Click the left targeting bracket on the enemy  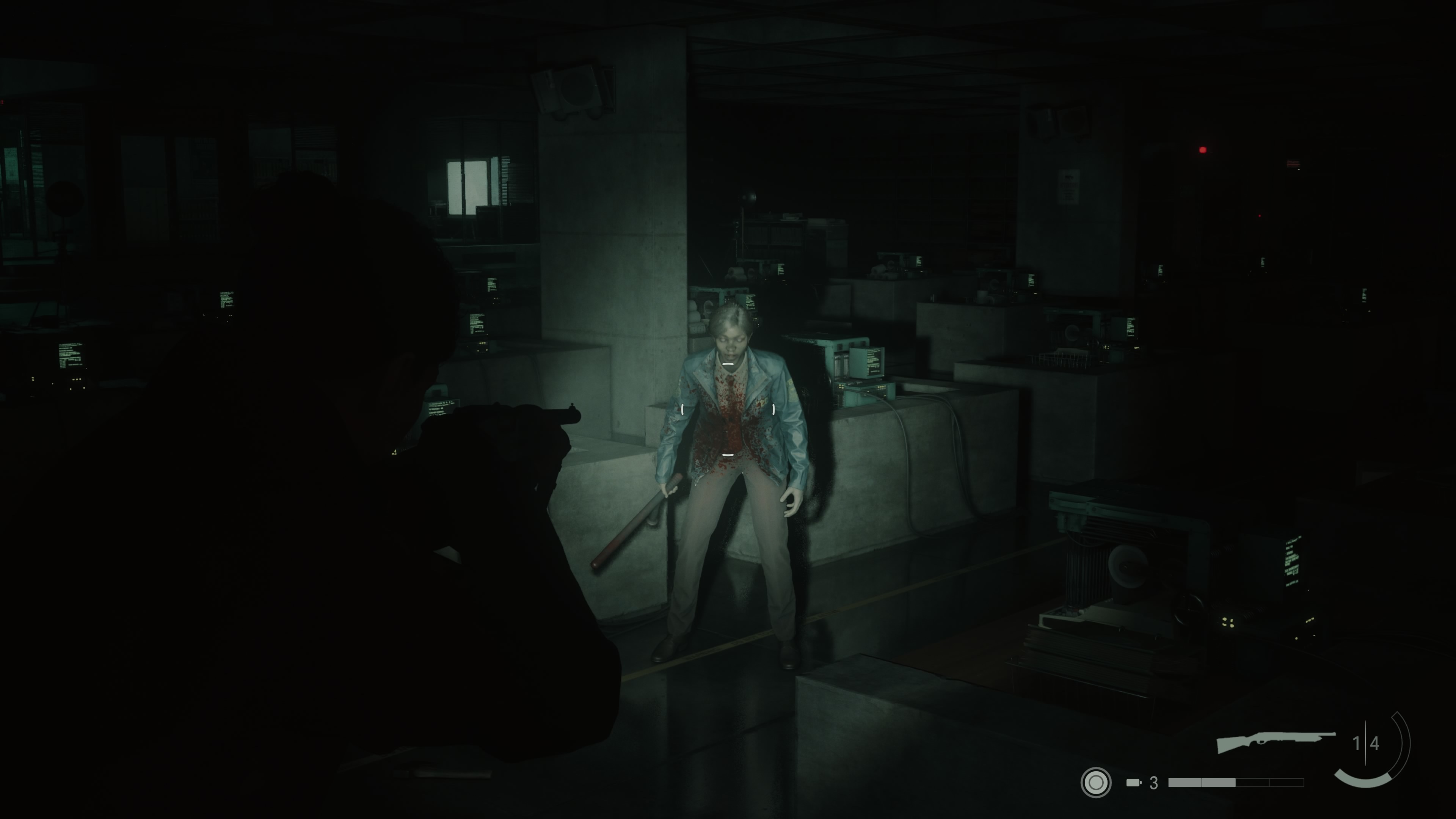click(682, 409)
